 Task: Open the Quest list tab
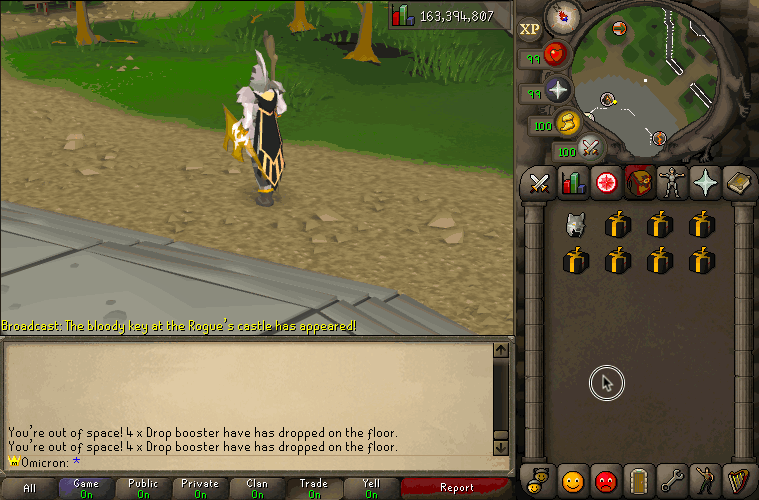(606, 183)
